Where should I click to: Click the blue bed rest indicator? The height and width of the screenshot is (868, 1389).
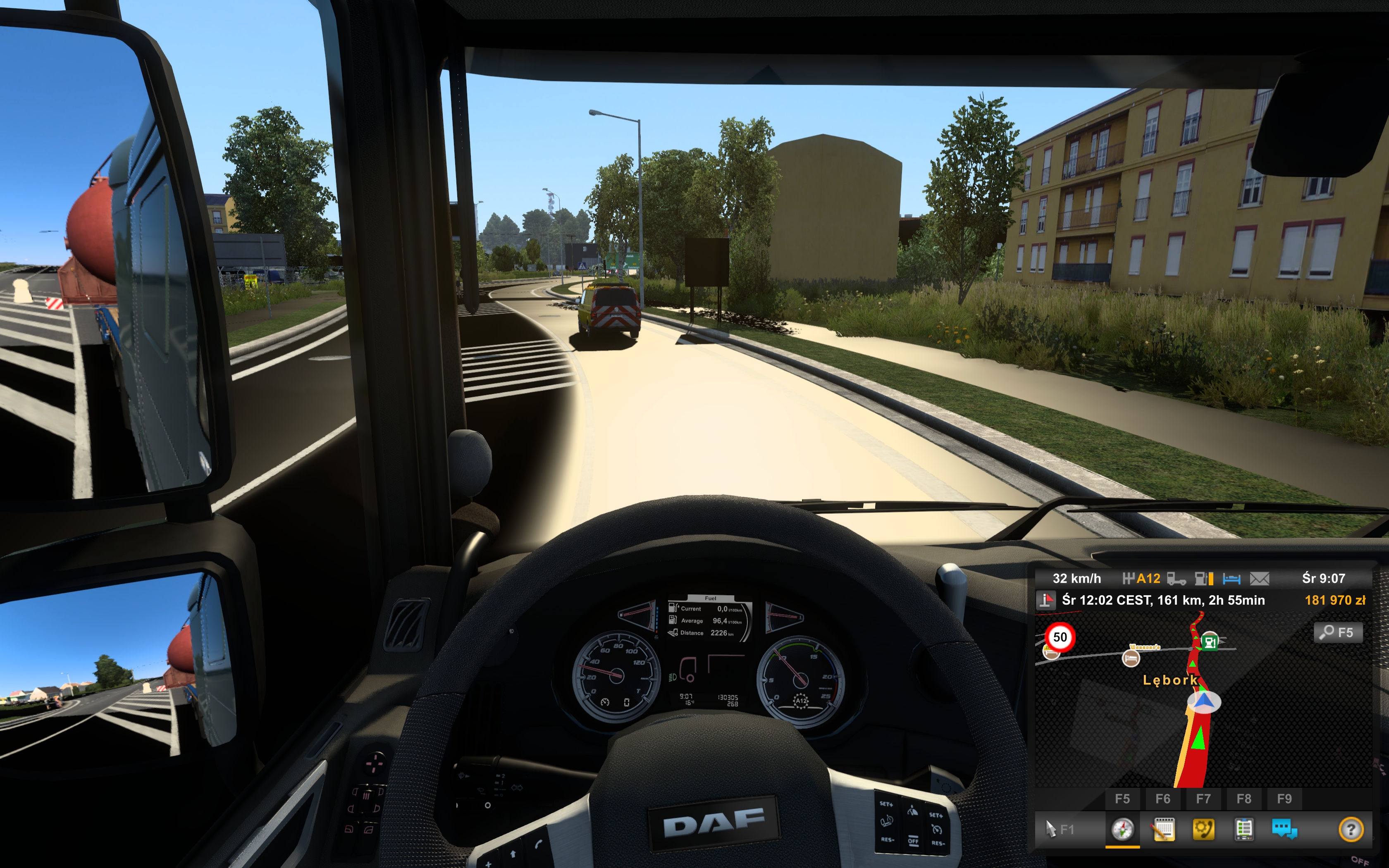[1231, 579]
